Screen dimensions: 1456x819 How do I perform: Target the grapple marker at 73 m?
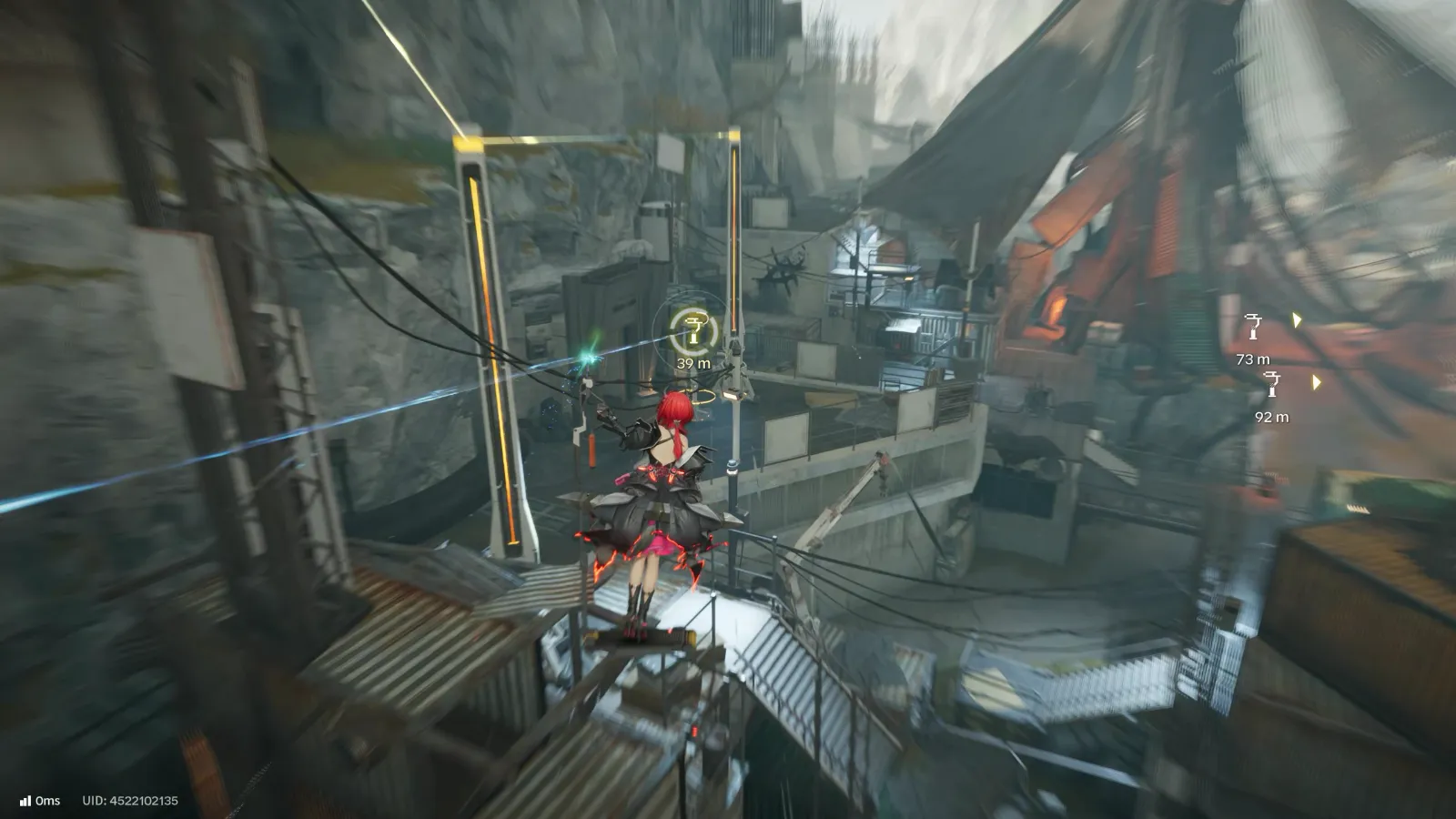coord(1254,328)
